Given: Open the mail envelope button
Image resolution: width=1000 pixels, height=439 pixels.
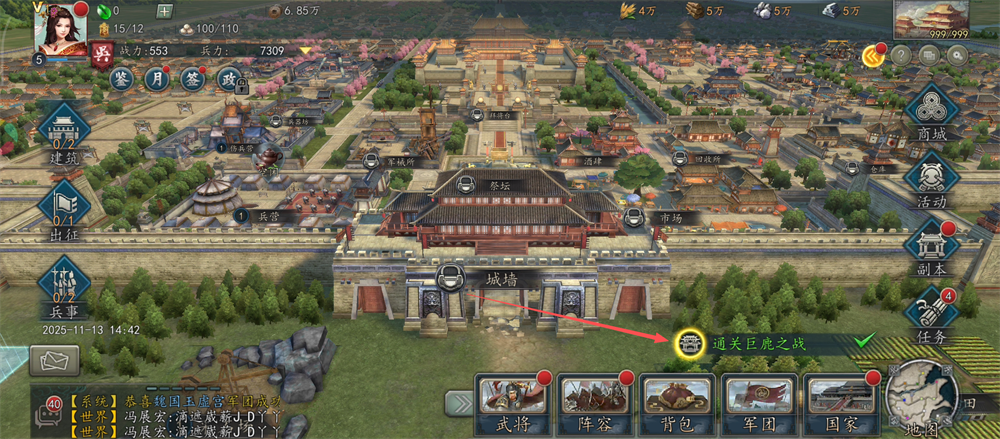Looking at the screenshot, I should coord(54,360).
